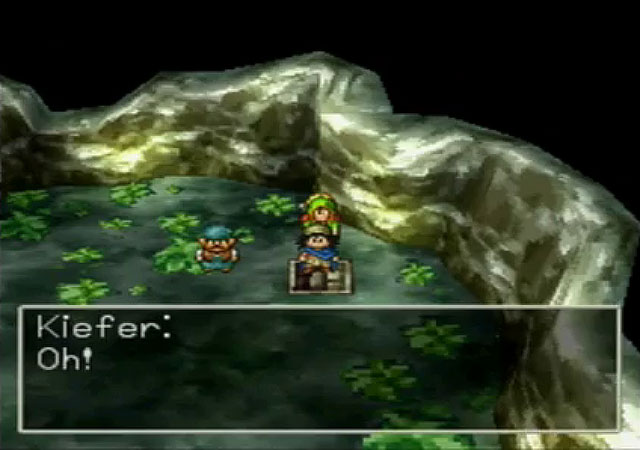The height and width of the screenshot is (450, 640).
Task: Advance Kiefer's dialogue box
Action: click(x=319, y=368)
